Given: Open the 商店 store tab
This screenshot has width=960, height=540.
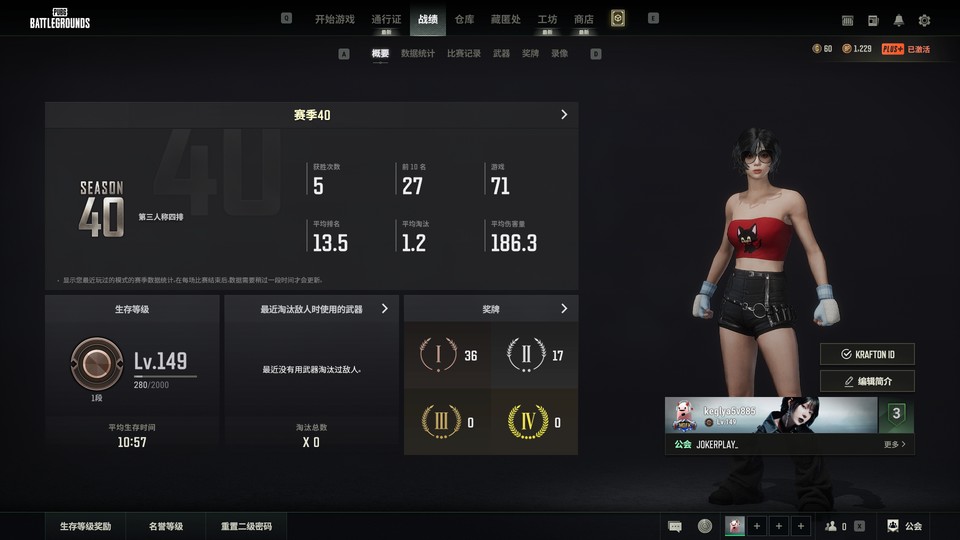Looking at the screenshot, I should tap(584, 19).
